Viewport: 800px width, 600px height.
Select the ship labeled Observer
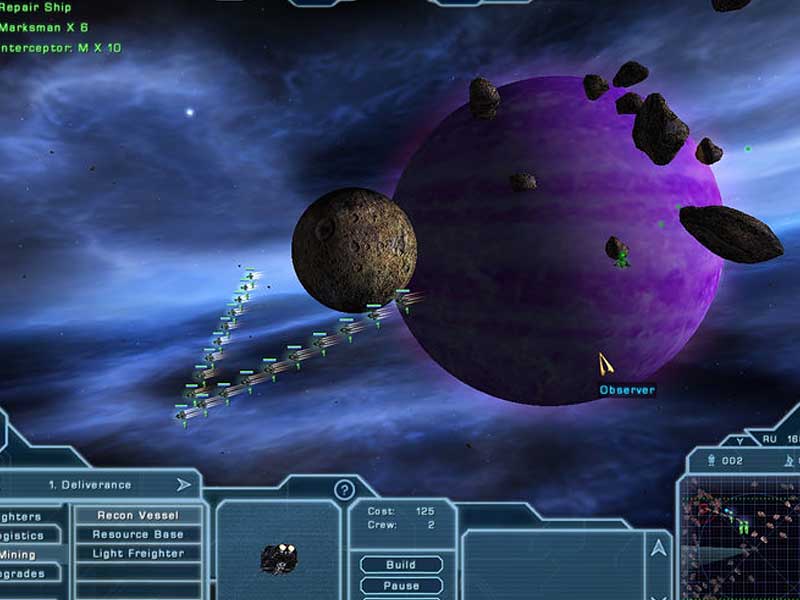click(606, 364)
